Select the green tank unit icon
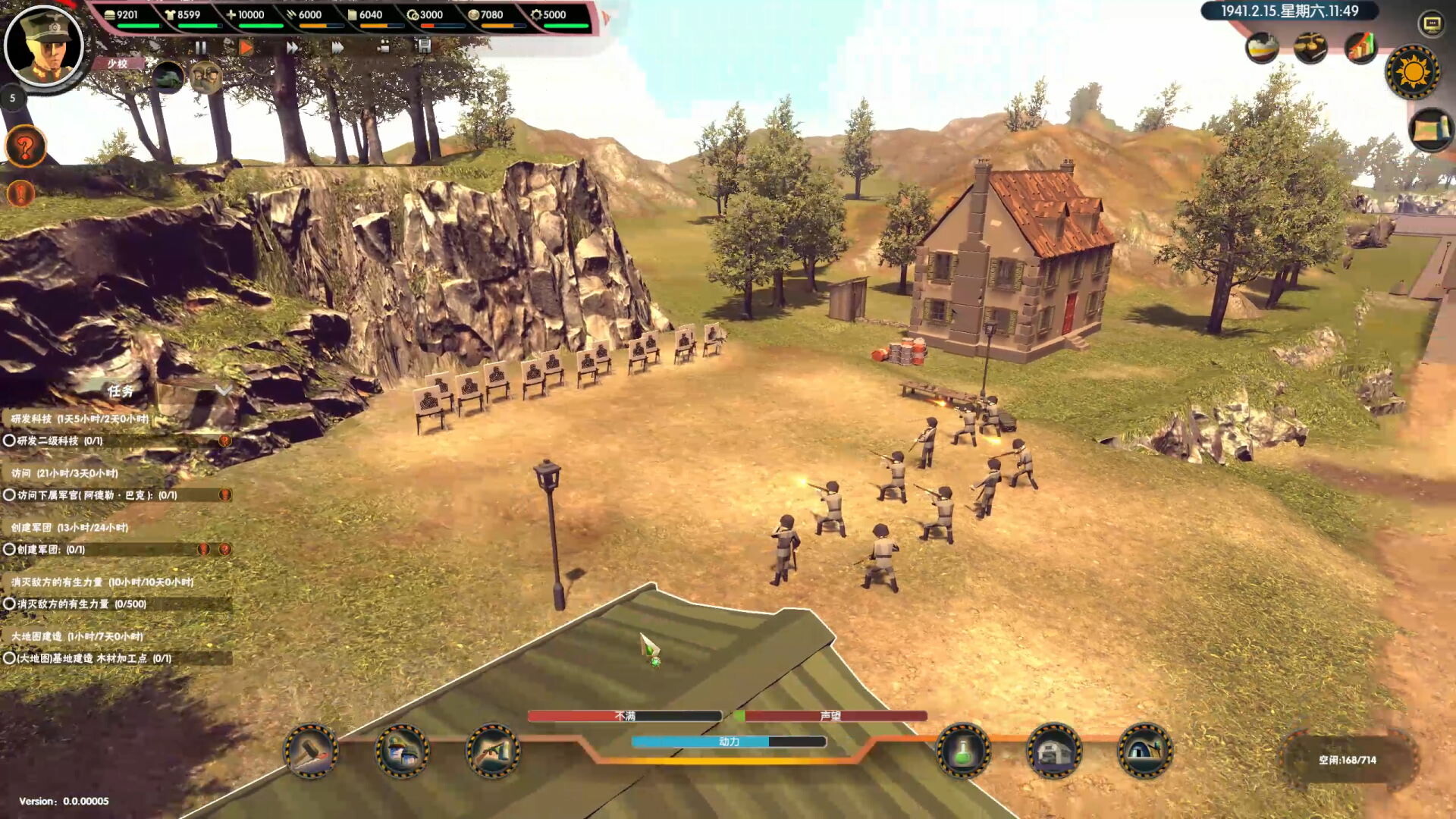 tap(168, 77)
